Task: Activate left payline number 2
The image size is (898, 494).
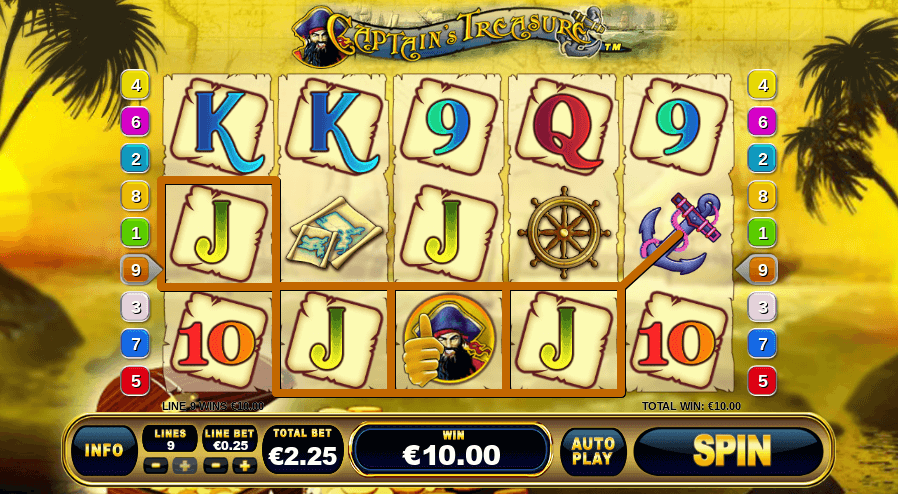Action: coord(135,158)
